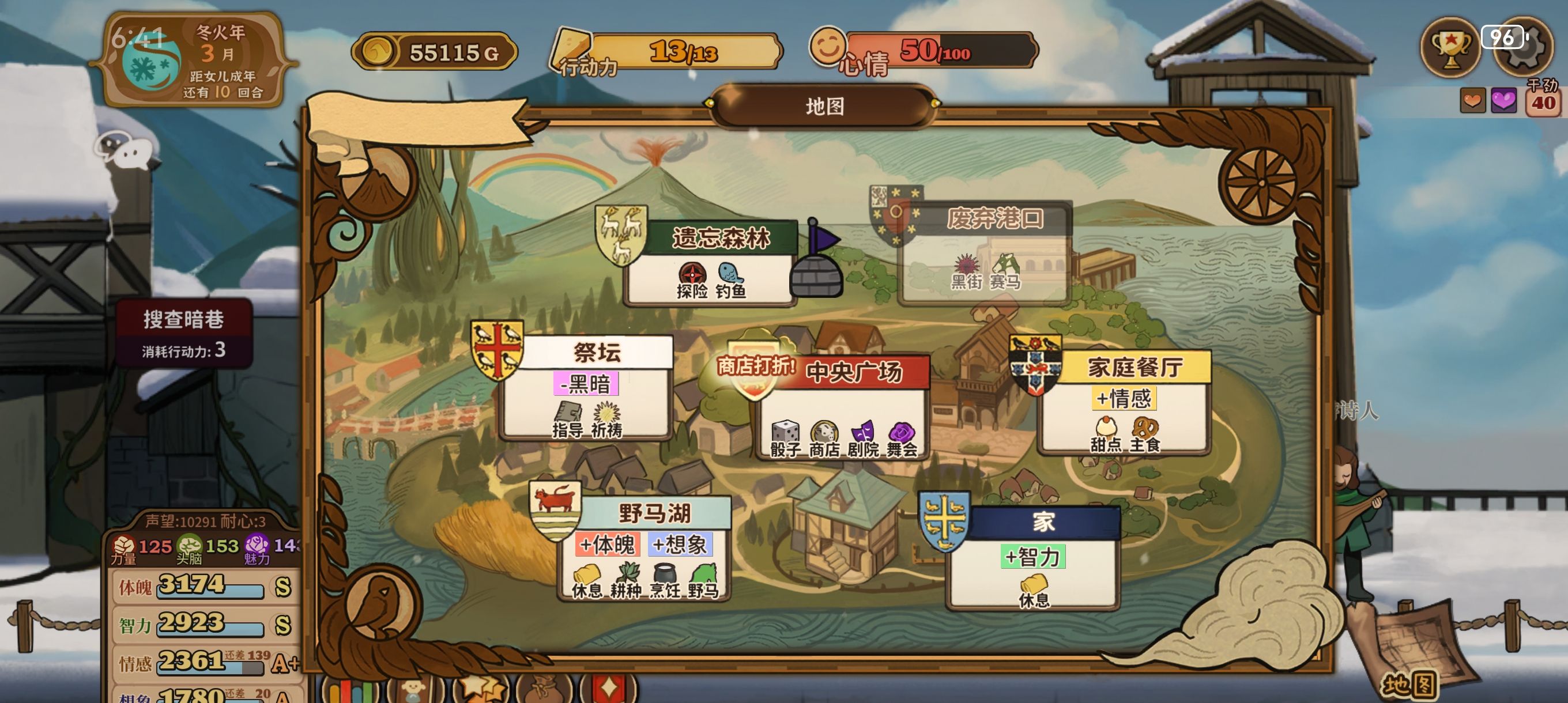Viewport: 1568px width, 703px height.
Task: Select 钓鱼 fishing activity
Action: [x=730, y=281]
